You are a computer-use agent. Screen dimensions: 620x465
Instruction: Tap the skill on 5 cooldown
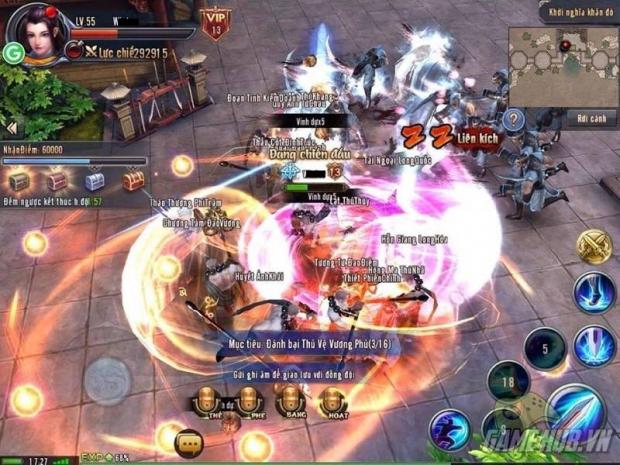(x=545, y=348)
